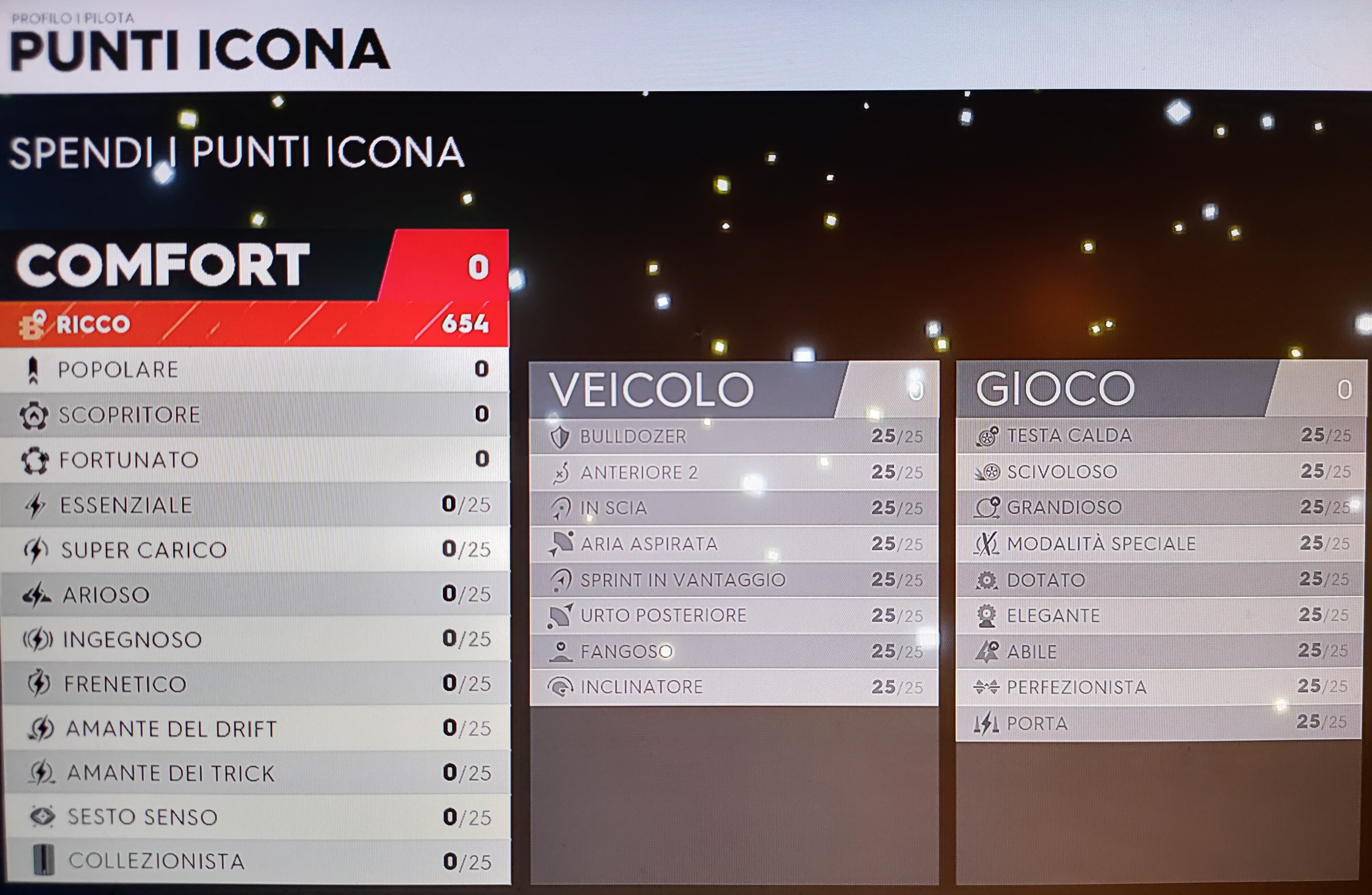Pick the Essenziale perk row
Image resolution: width=1372 pixels, height=895 pixels.
pyautogui.click(x=254, y=505)
